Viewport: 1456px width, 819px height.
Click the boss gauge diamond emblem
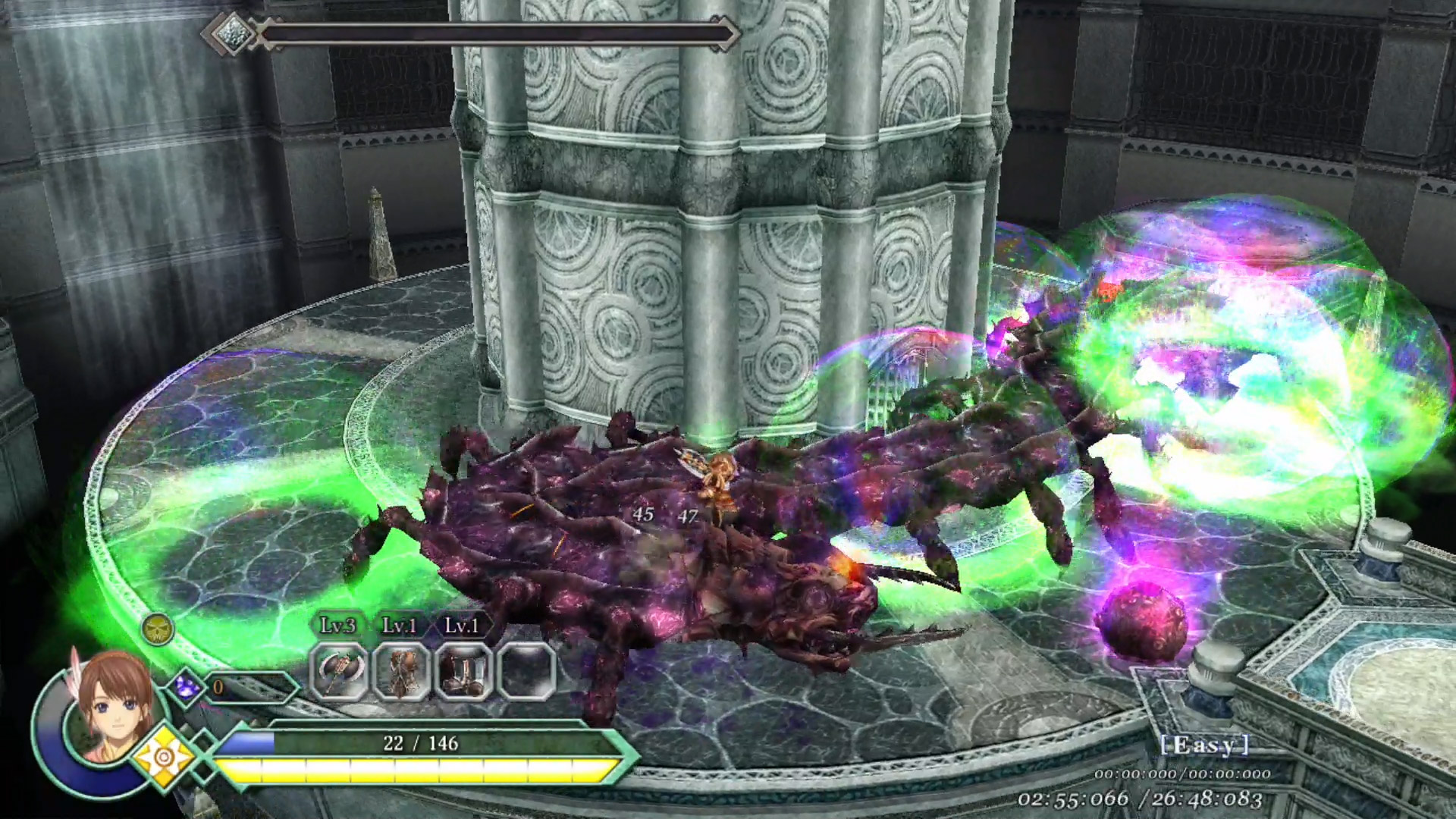[228, 33]
